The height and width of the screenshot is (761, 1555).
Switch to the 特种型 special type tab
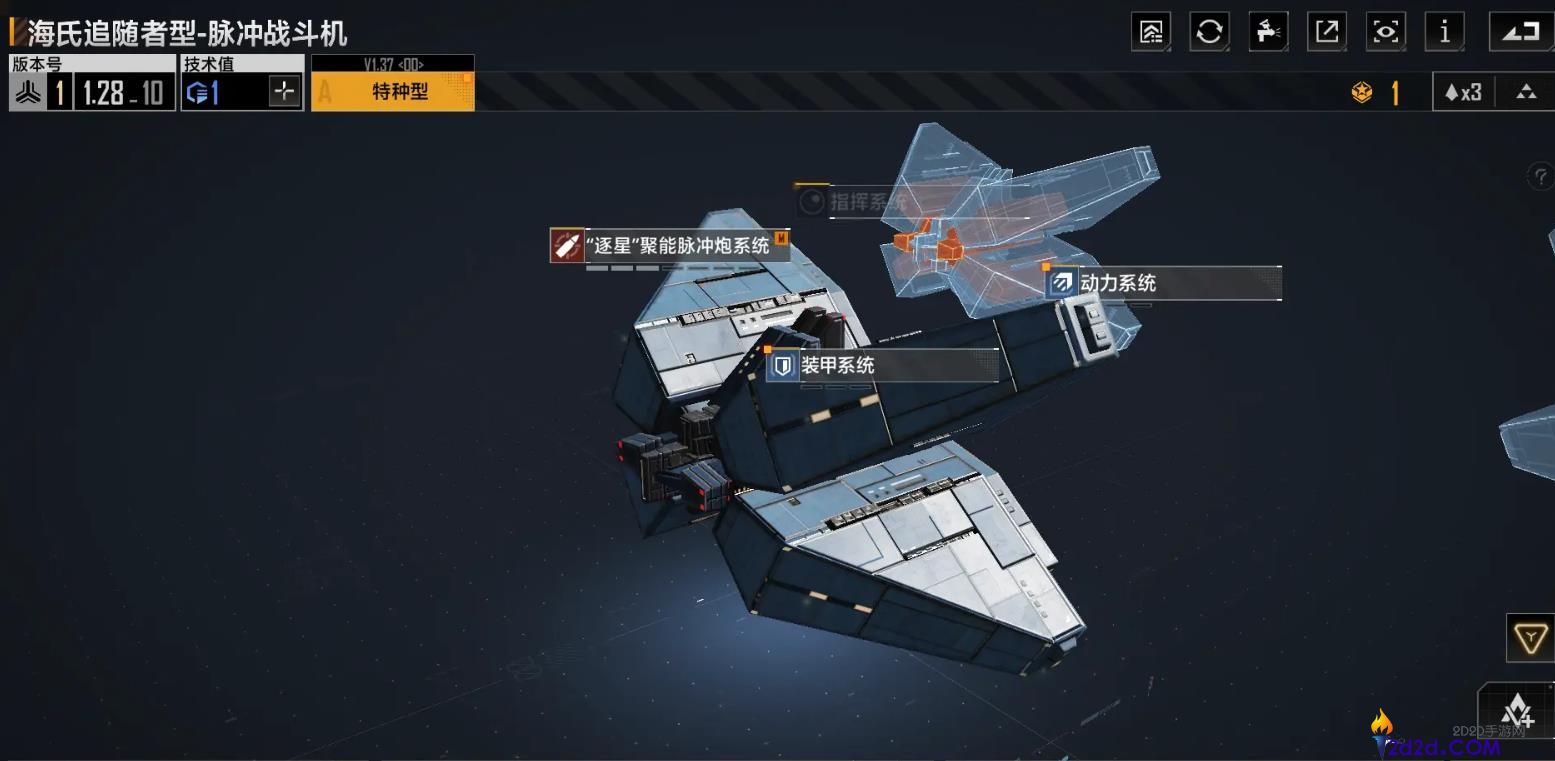pos(393,89)
